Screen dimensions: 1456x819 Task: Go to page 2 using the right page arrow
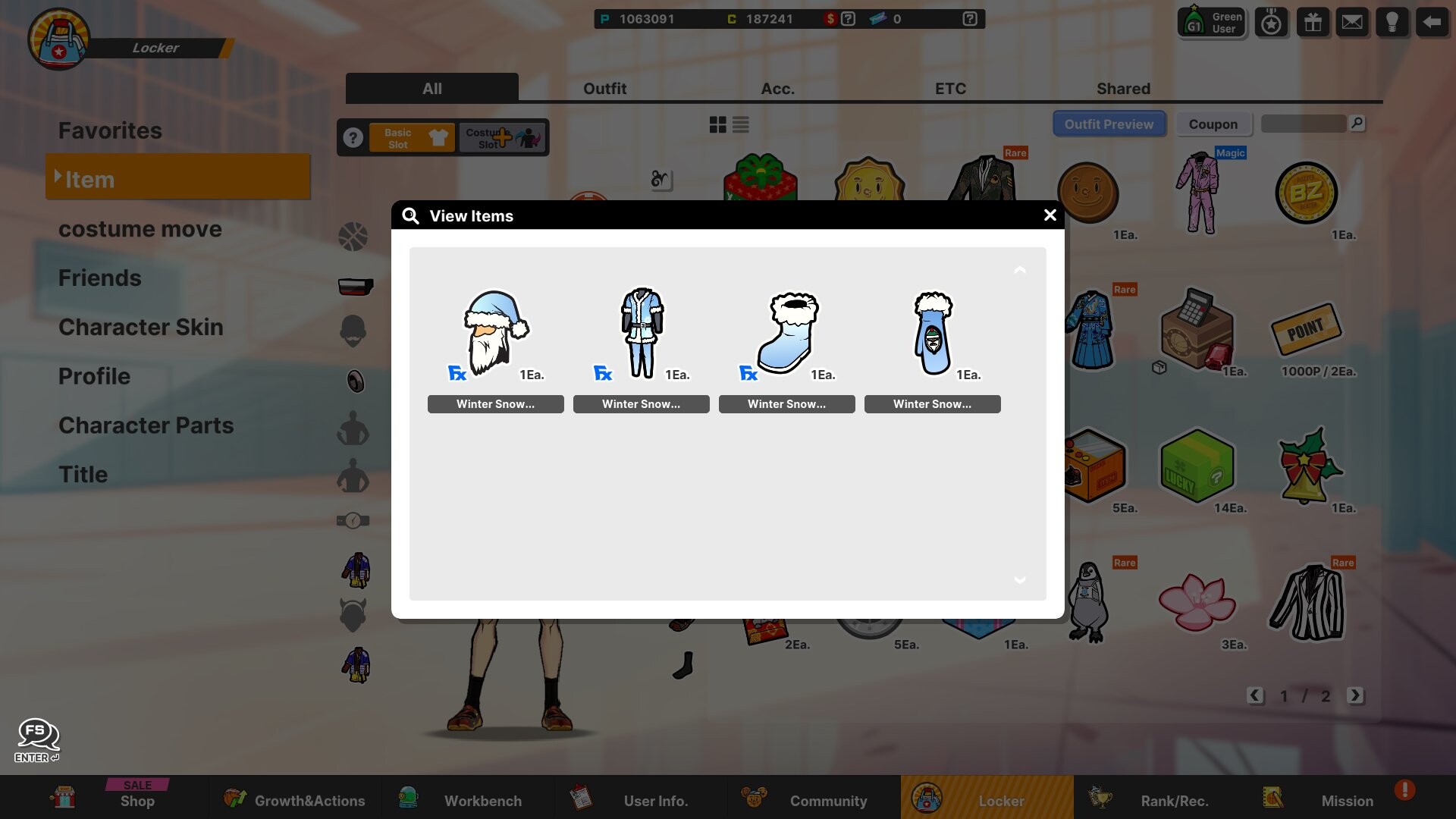click(x=1356, y=695)
